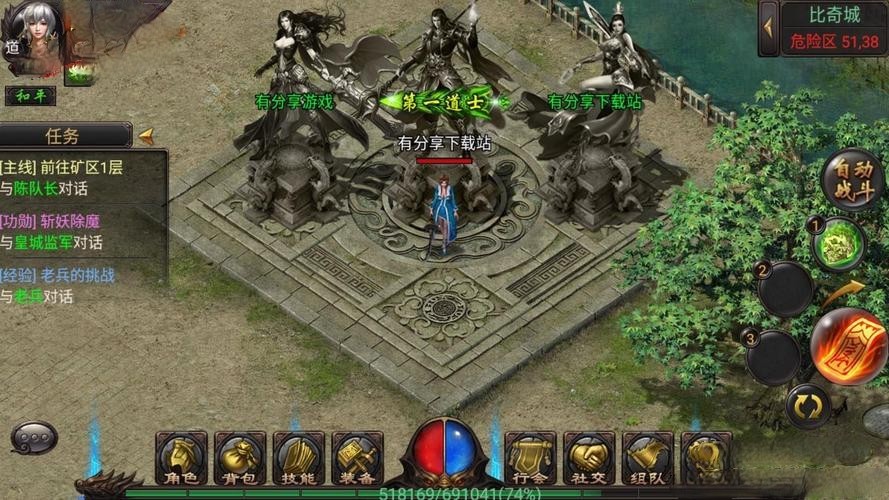Expand the map panel with left arrow
889x500 pixels.
(769, 28)
